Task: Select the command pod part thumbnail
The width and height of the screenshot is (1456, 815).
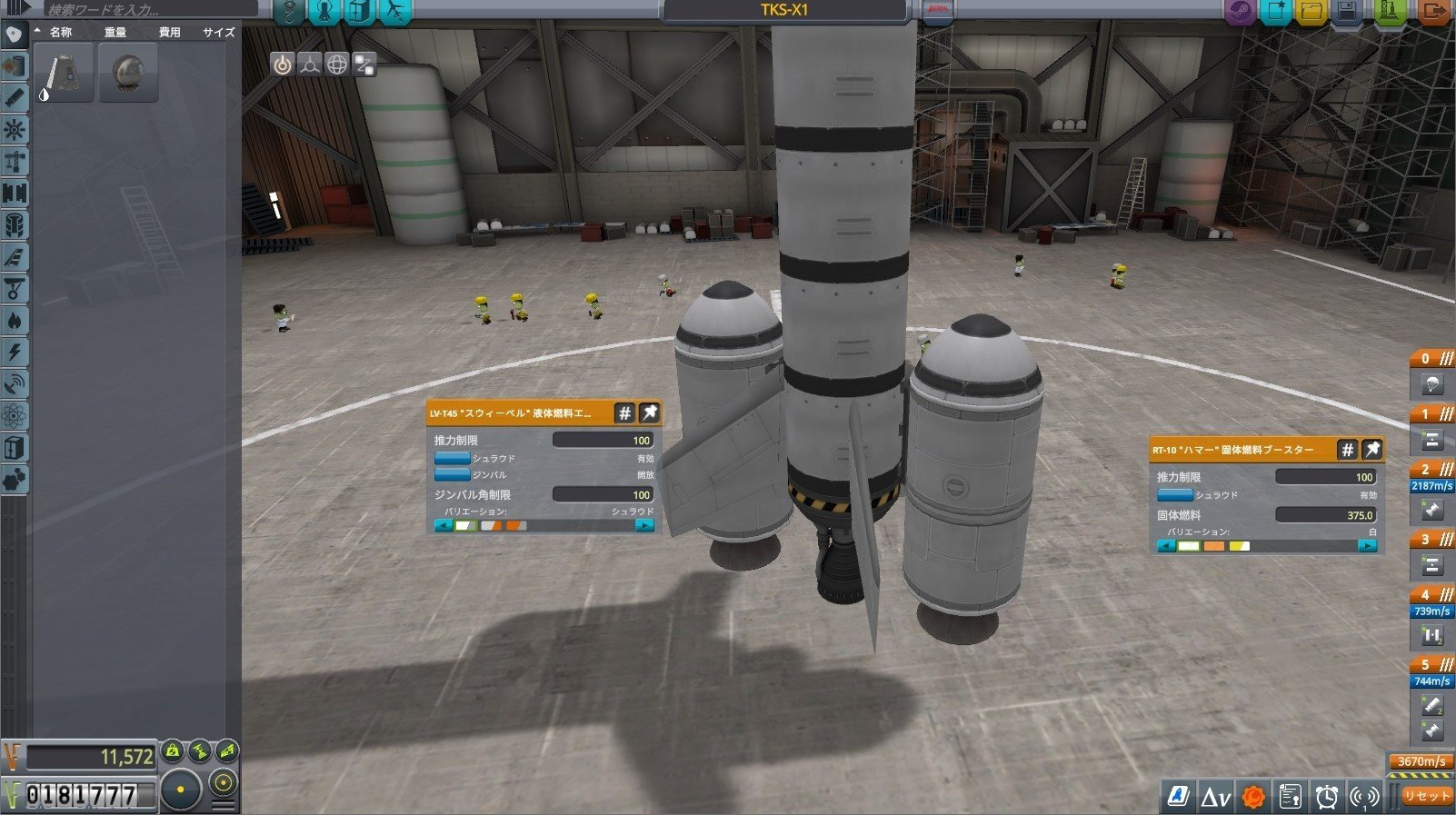Action: (64, 72)
